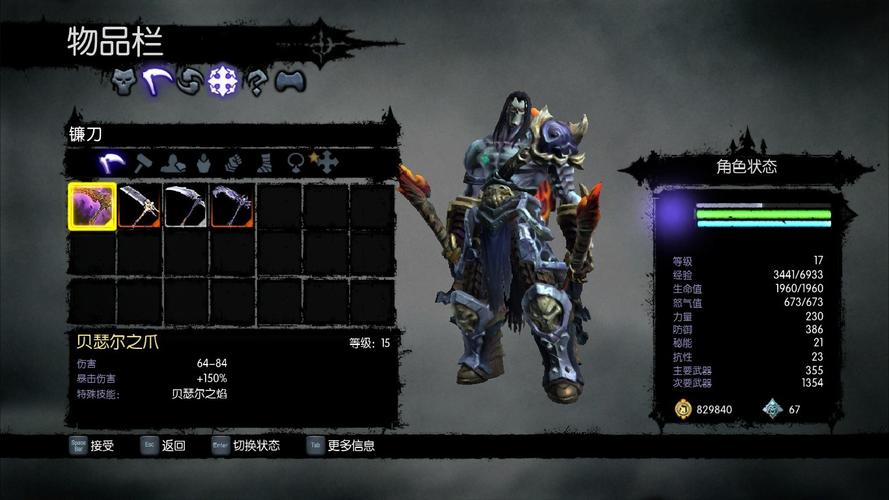
Task: Show the gauntlet category
Action: tap(234, 162)
